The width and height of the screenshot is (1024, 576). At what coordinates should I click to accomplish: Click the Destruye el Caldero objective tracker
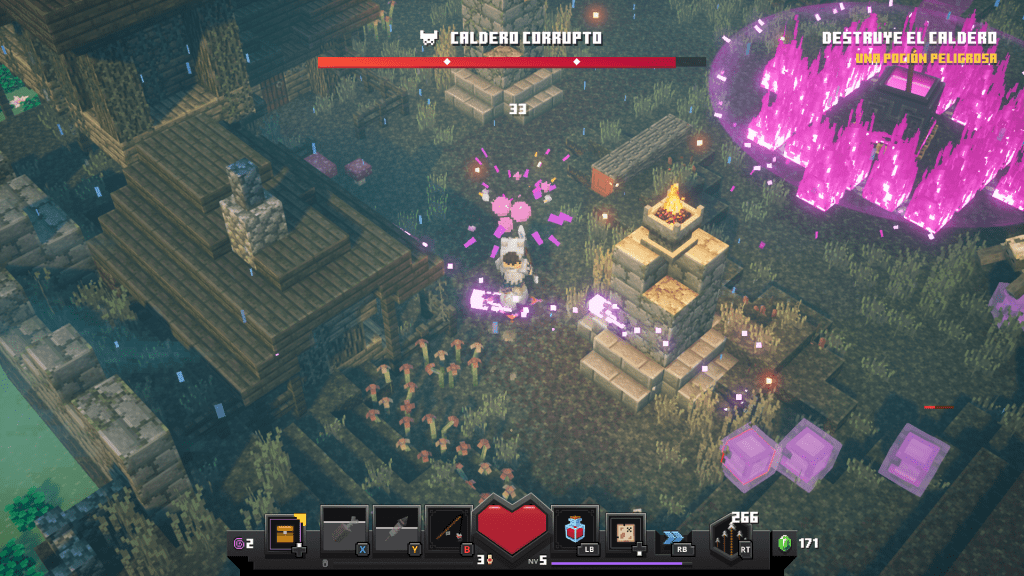pyautogui.click(x=909, y=38)
